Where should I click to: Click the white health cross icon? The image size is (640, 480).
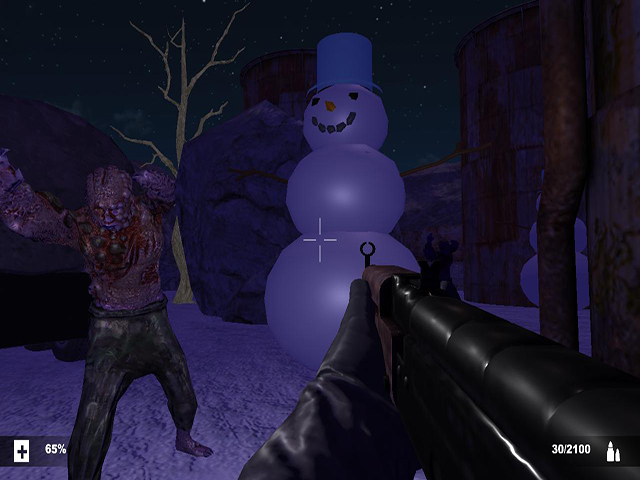click(22, 451)
